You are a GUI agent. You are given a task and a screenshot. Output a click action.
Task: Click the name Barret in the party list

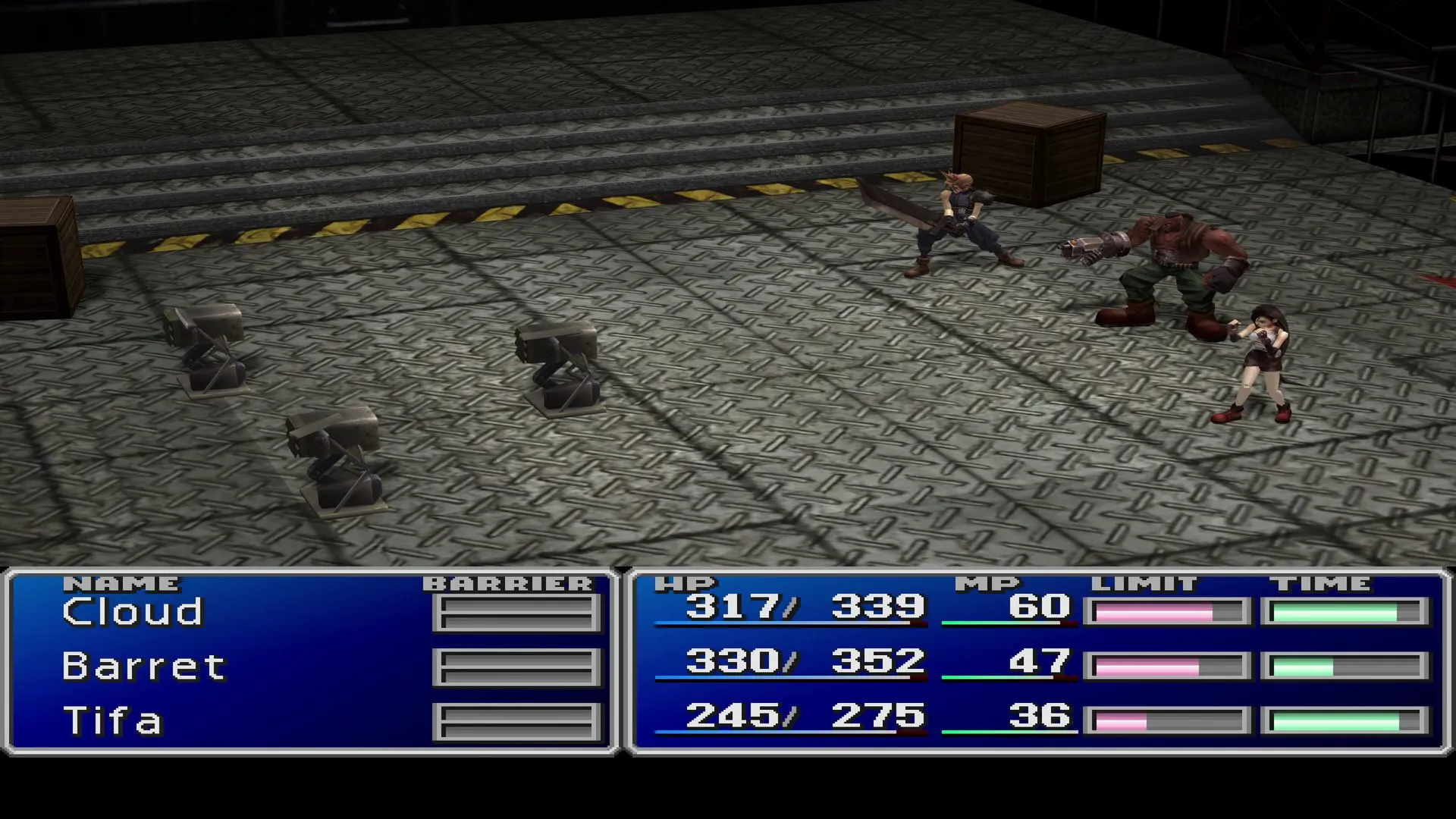click(x=144, y=666)
